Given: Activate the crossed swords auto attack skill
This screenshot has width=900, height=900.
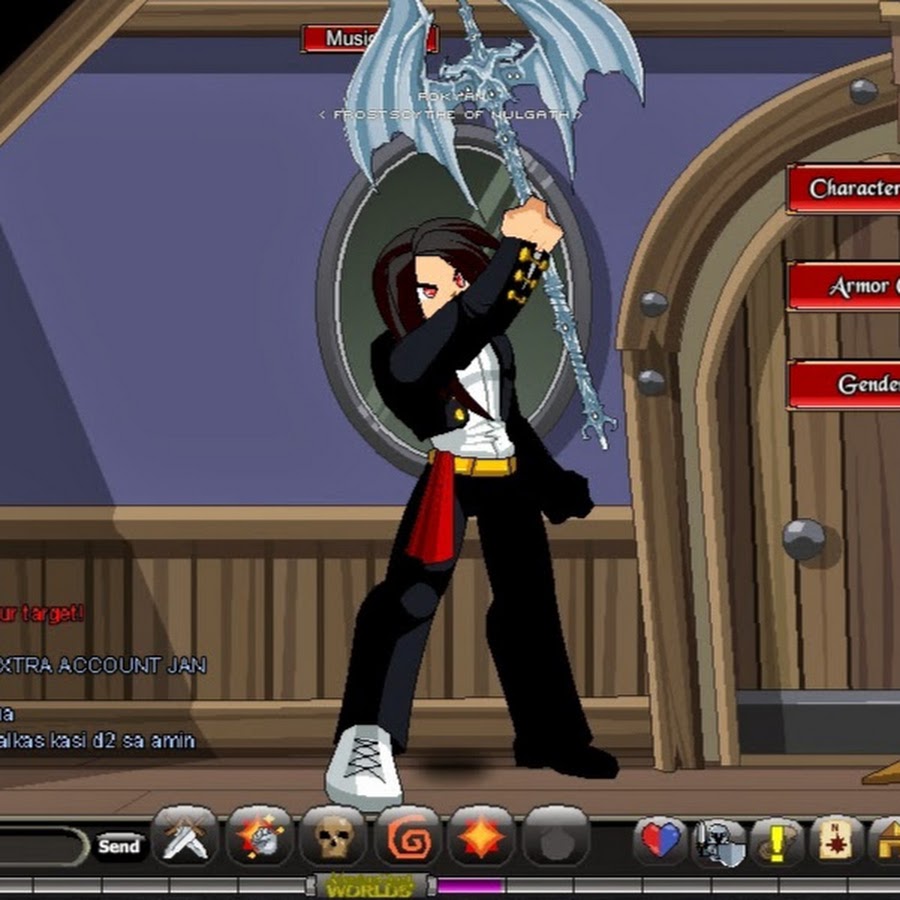Looking at the screenshot, I should pyautogui.click(x=185, y=838).
